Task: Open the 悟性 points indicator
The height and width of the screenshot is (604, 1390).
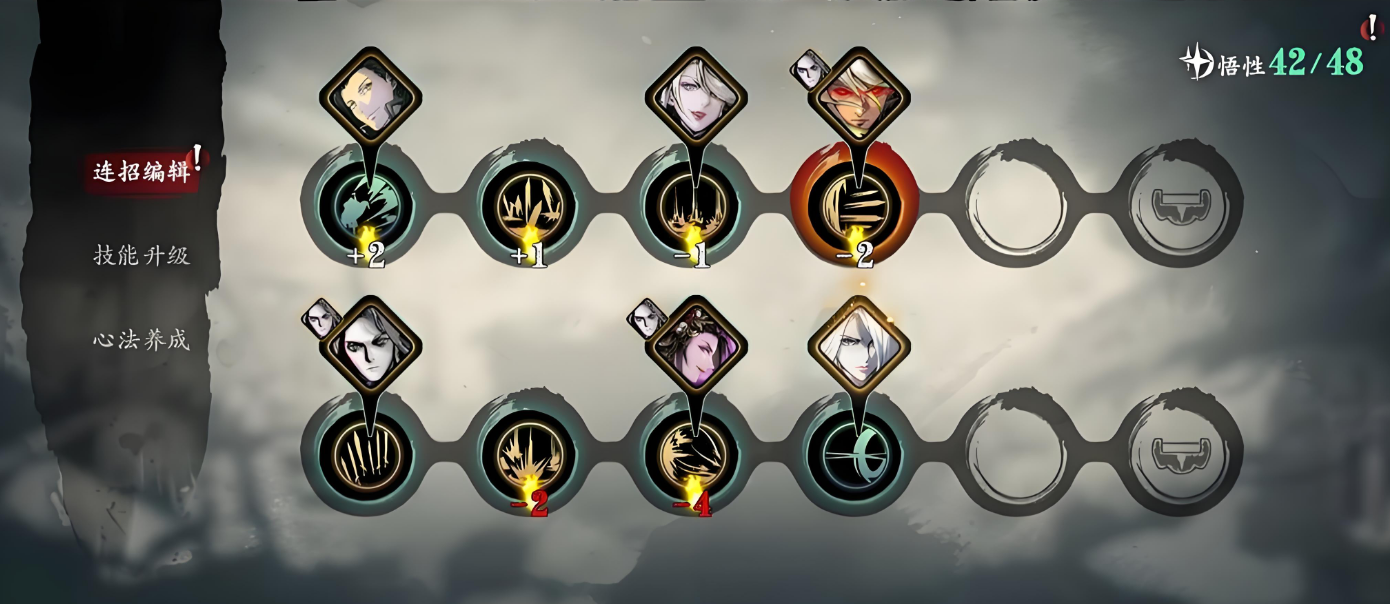Action: pyautogui.click(x=1272, y=63)
